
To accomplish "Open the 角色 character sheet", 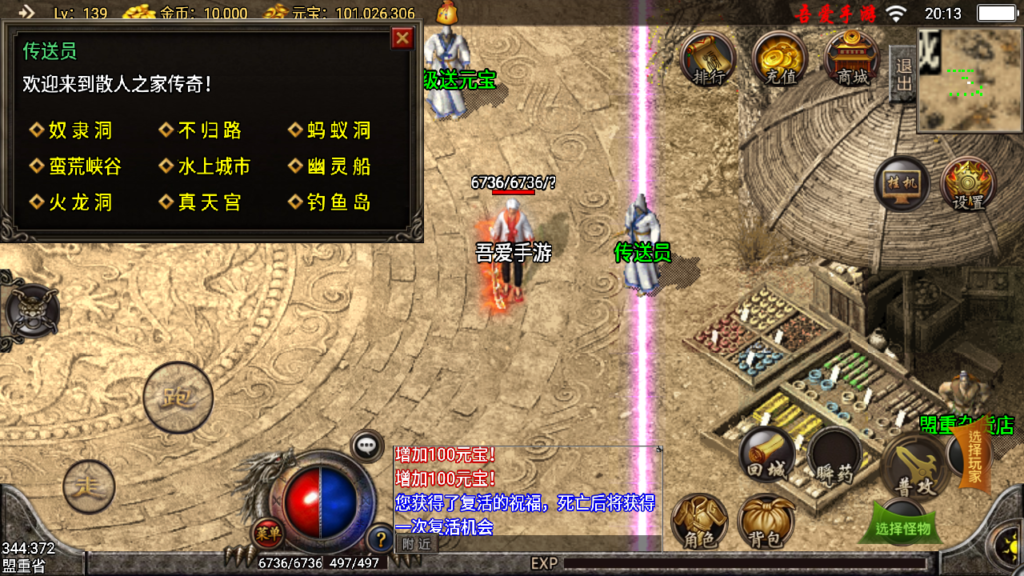I will [x=699, y=522].
